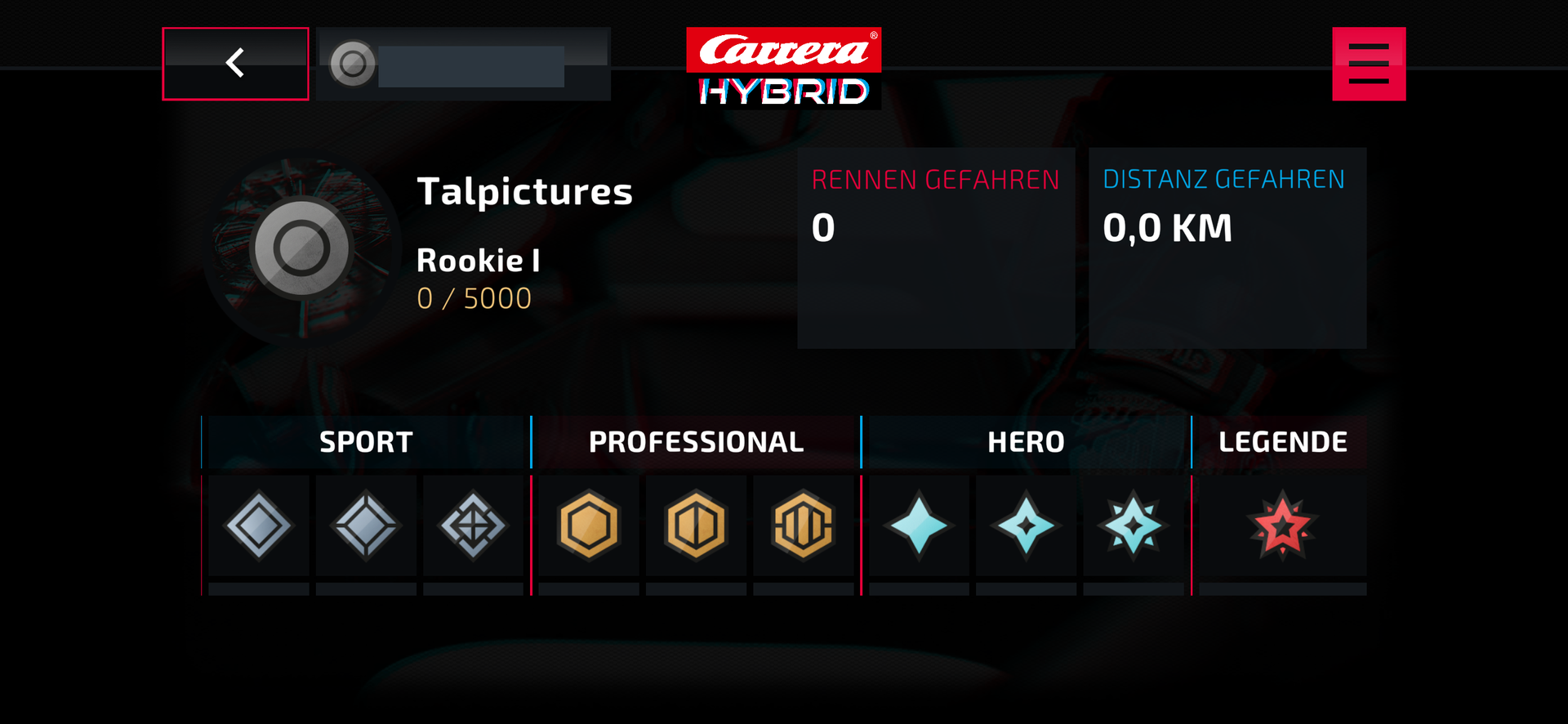The width and height of the screenshot is (1568, 724).
Task: Select the plain silver diamond Sport badge
Action: click(x=259, y=525)
